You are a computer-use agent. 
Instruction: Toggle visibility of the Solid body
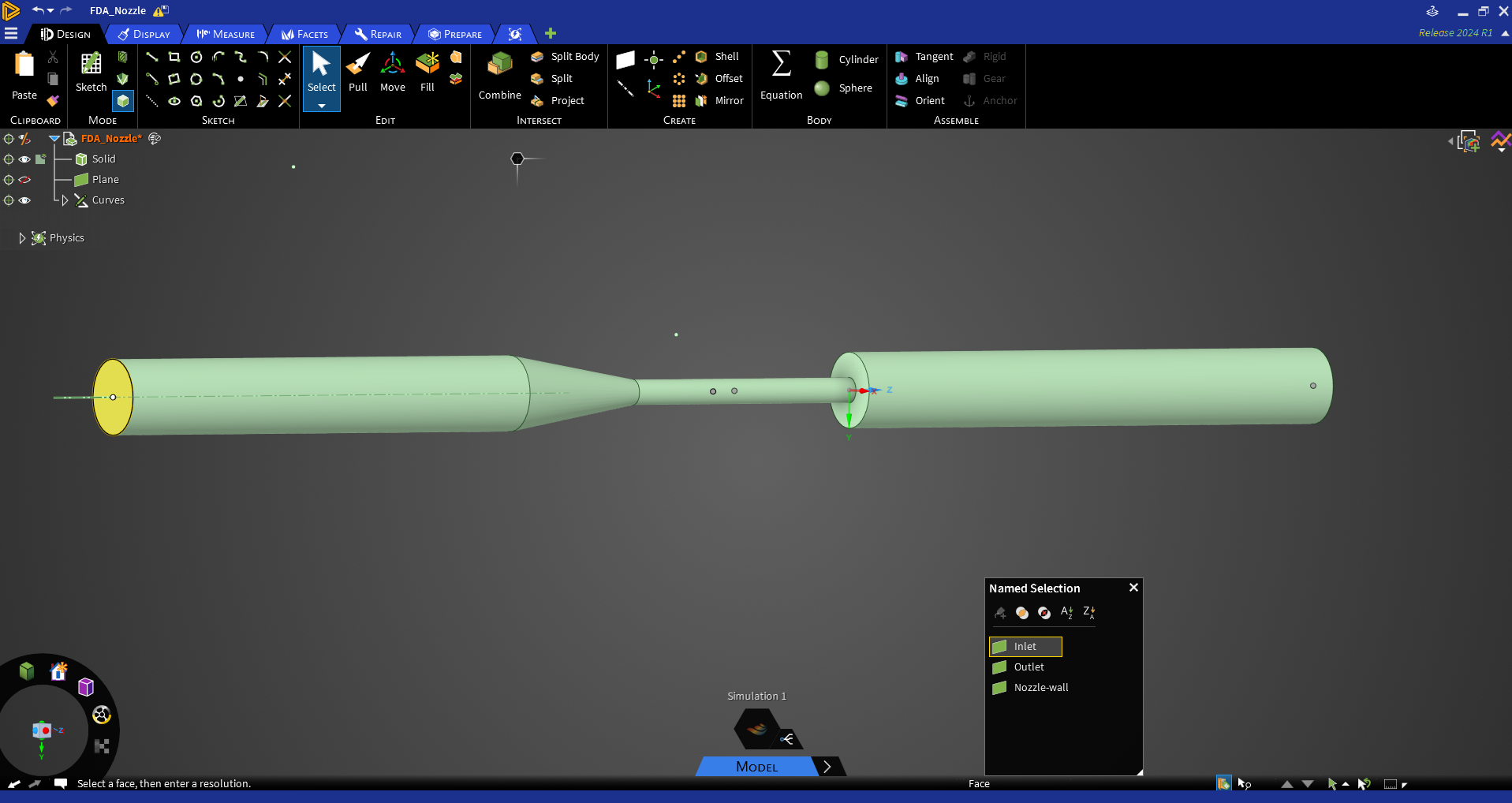click(x=24, y=159)
